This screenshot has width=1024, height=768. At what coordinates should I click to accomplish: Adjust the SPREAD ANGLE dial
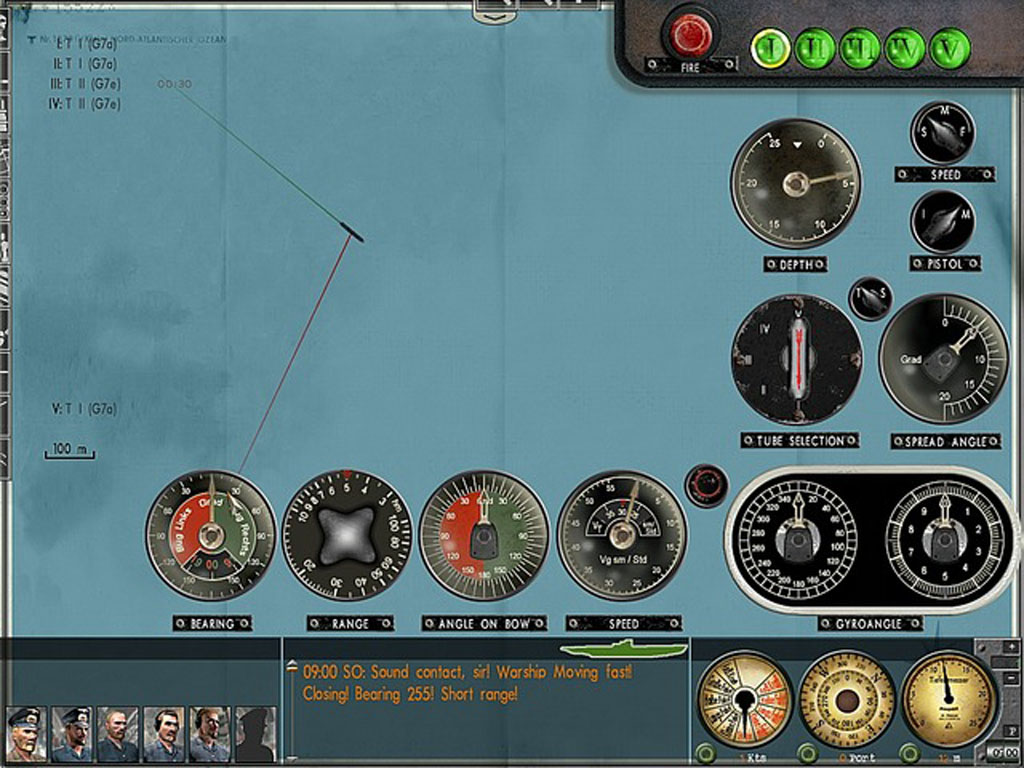click(943, 359)
